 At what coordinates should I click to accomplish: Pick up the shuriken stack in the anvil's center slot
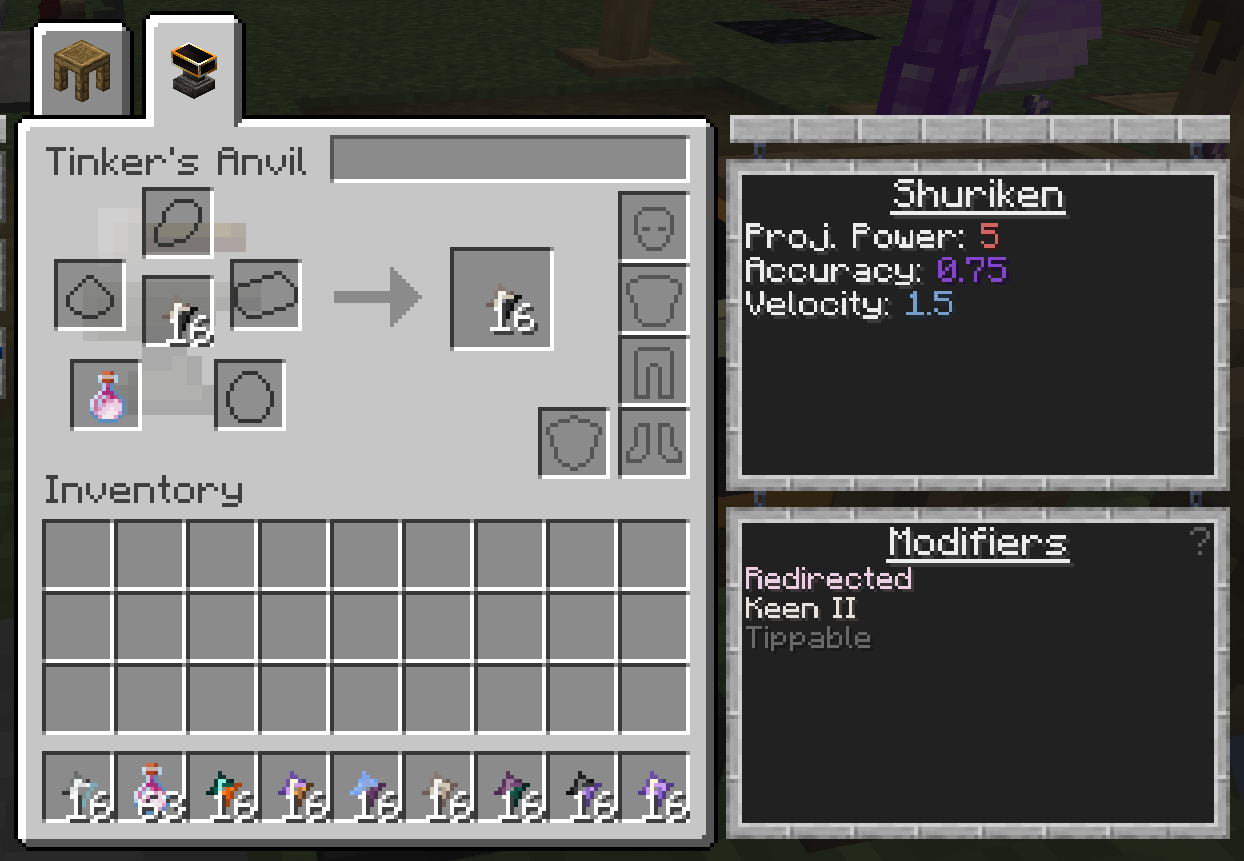[x=178, y=310]
